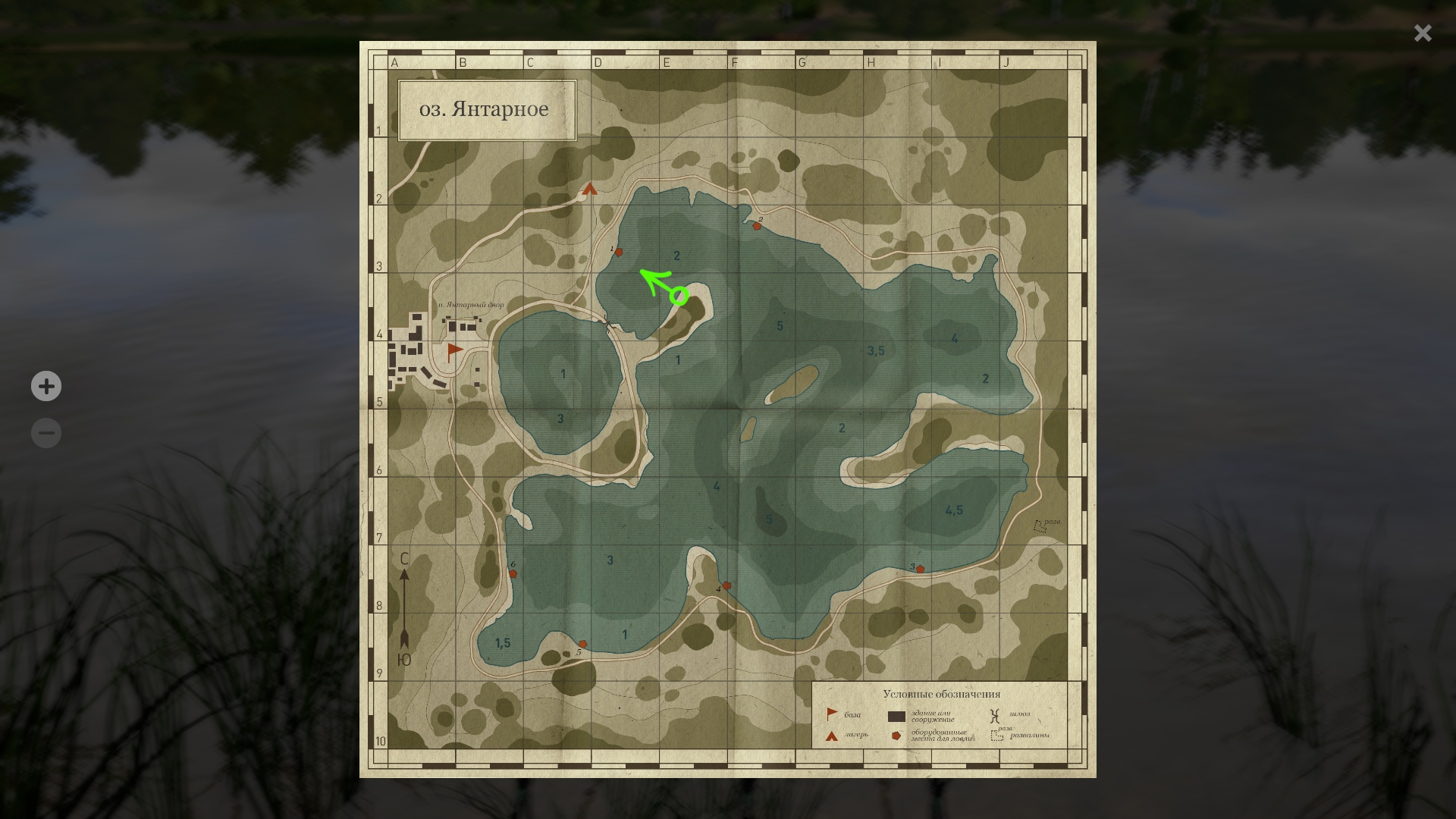The width and height of the screenshot is (1456, 819).
Task: Select the green player position circle
Action: [x=679, y=296]
